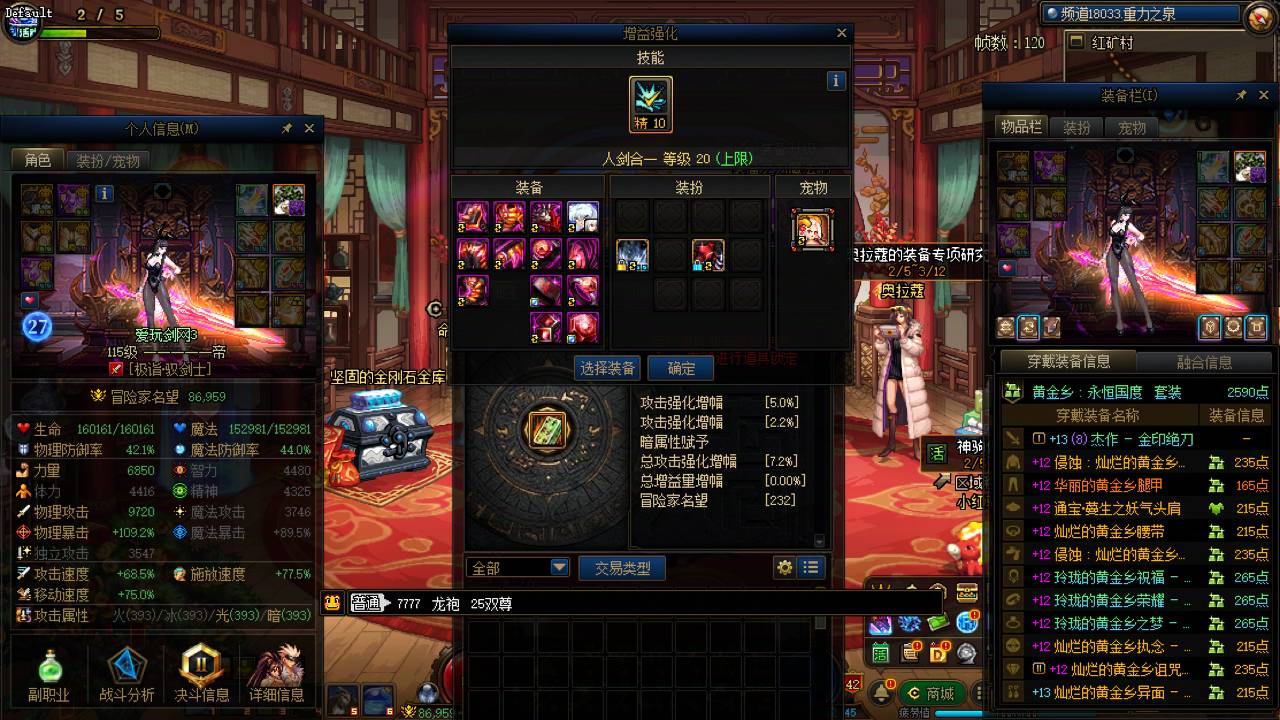Select the 战斗分析 icon at bottom left
This screenshot has height=720, width=1280.
click(x=125, y=670)
